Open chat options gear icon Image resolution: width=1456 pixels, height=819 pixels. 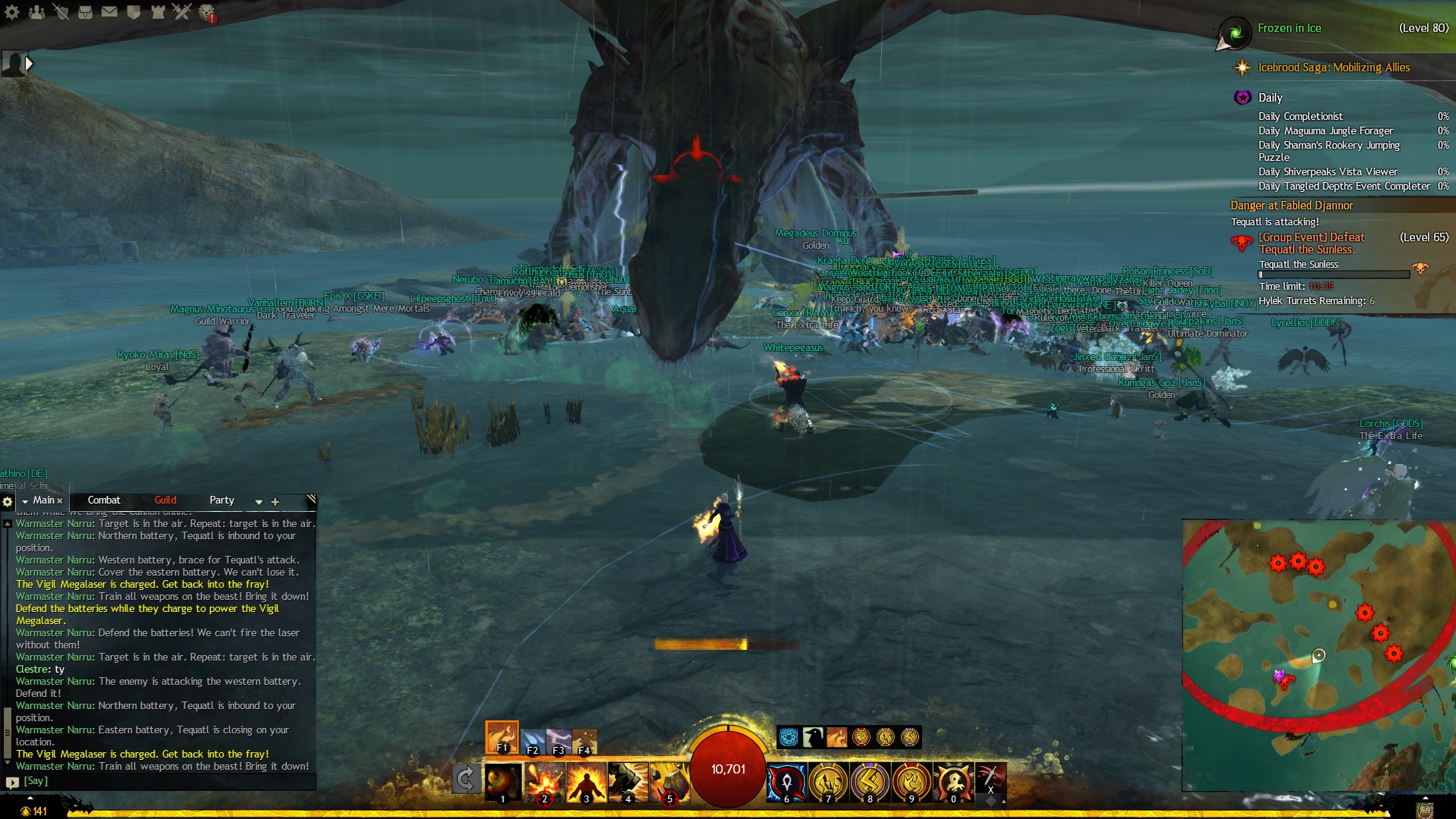coord(8,501)
